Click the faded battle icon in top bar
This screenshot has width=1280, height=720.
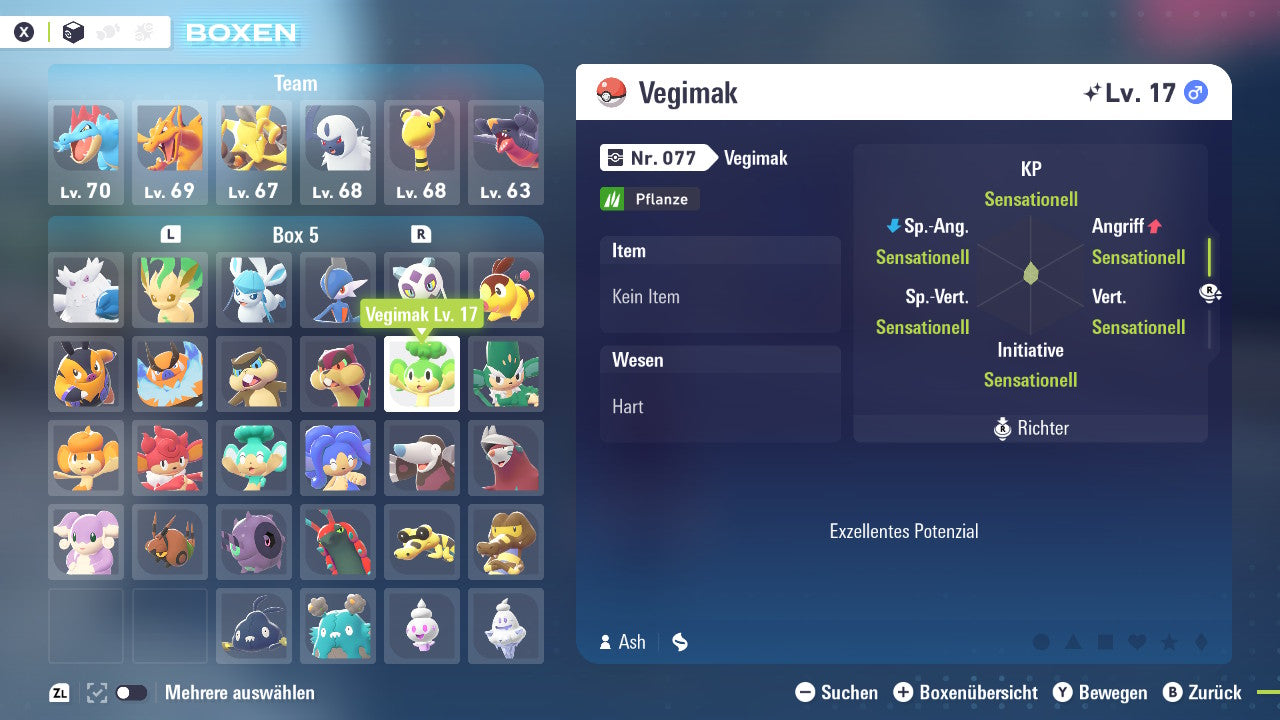coord(145,31)
